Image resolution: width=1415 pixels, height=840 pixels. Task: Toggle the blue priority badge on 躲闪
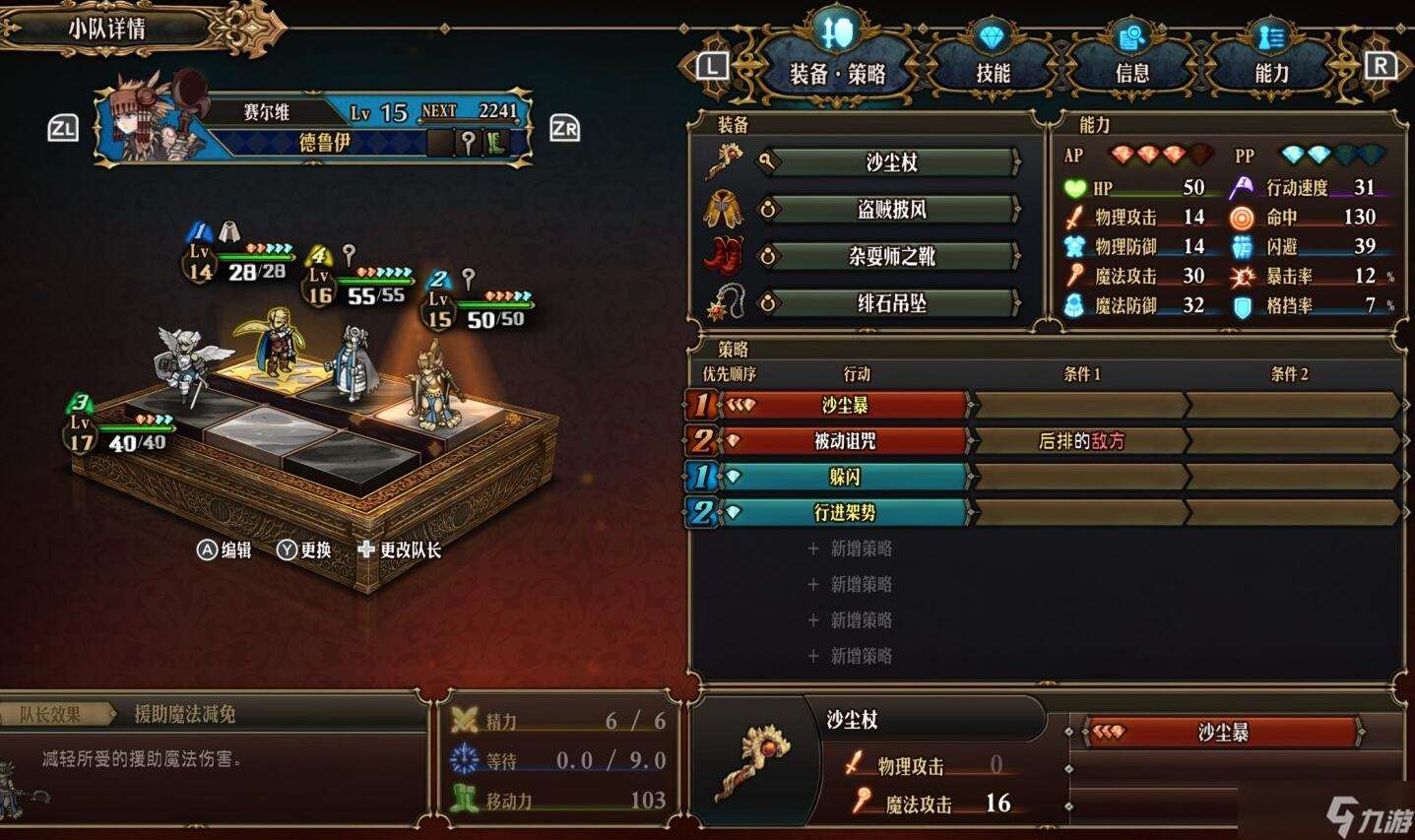click(701, 477)
